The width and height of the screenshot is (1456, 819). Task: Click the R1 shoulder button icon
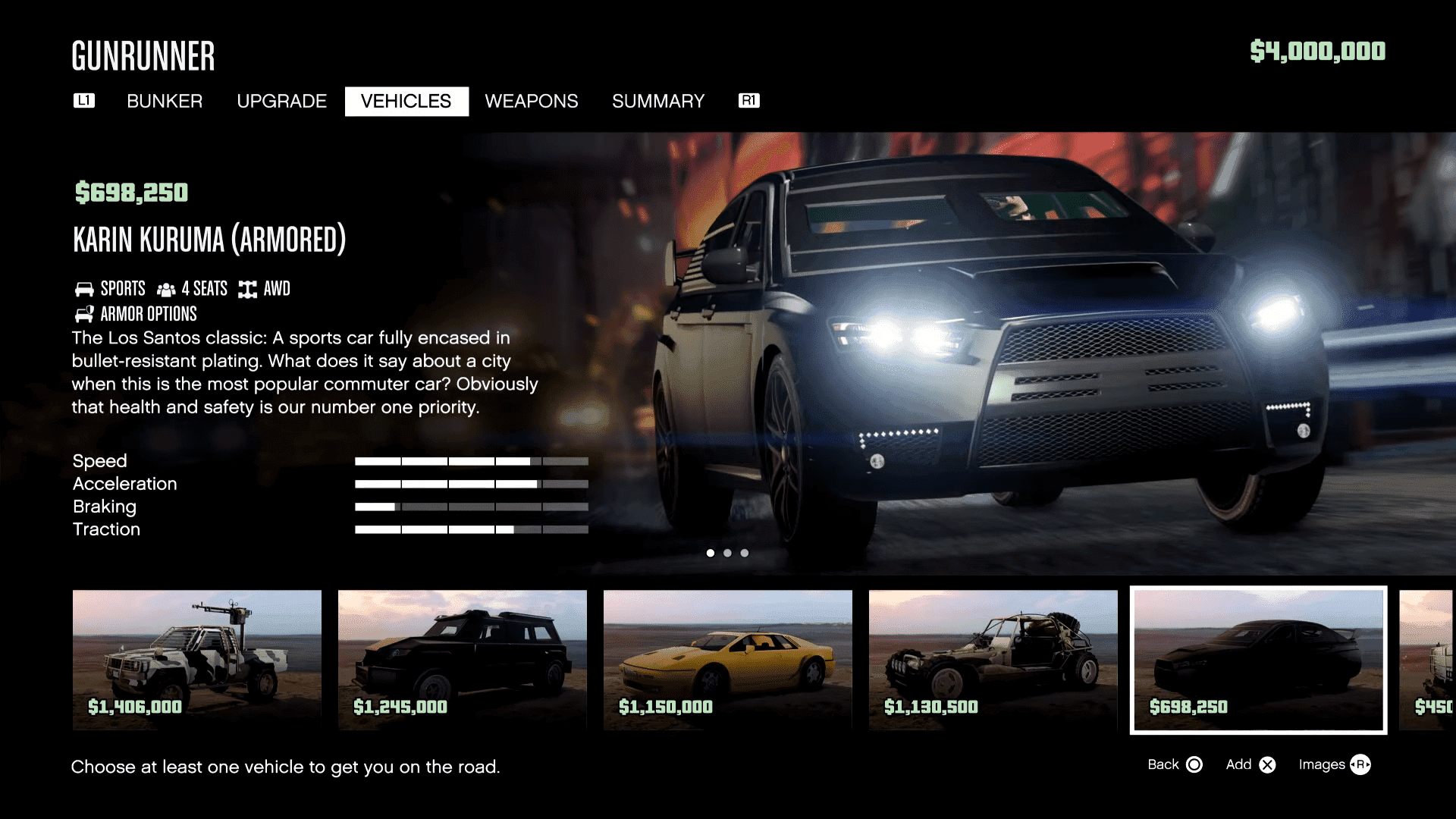tap(748, 101)
